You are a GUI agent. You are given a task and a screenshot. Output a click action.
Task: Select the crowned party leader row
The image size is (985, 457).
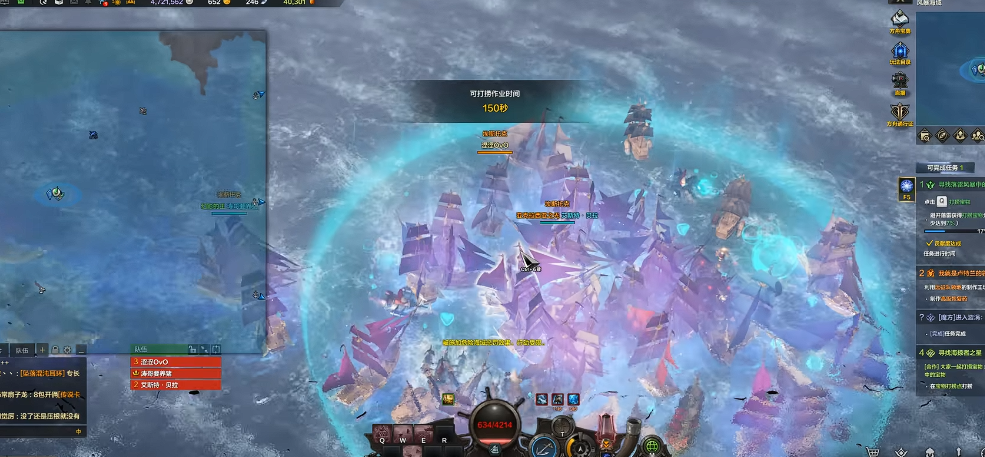[176, 373]
